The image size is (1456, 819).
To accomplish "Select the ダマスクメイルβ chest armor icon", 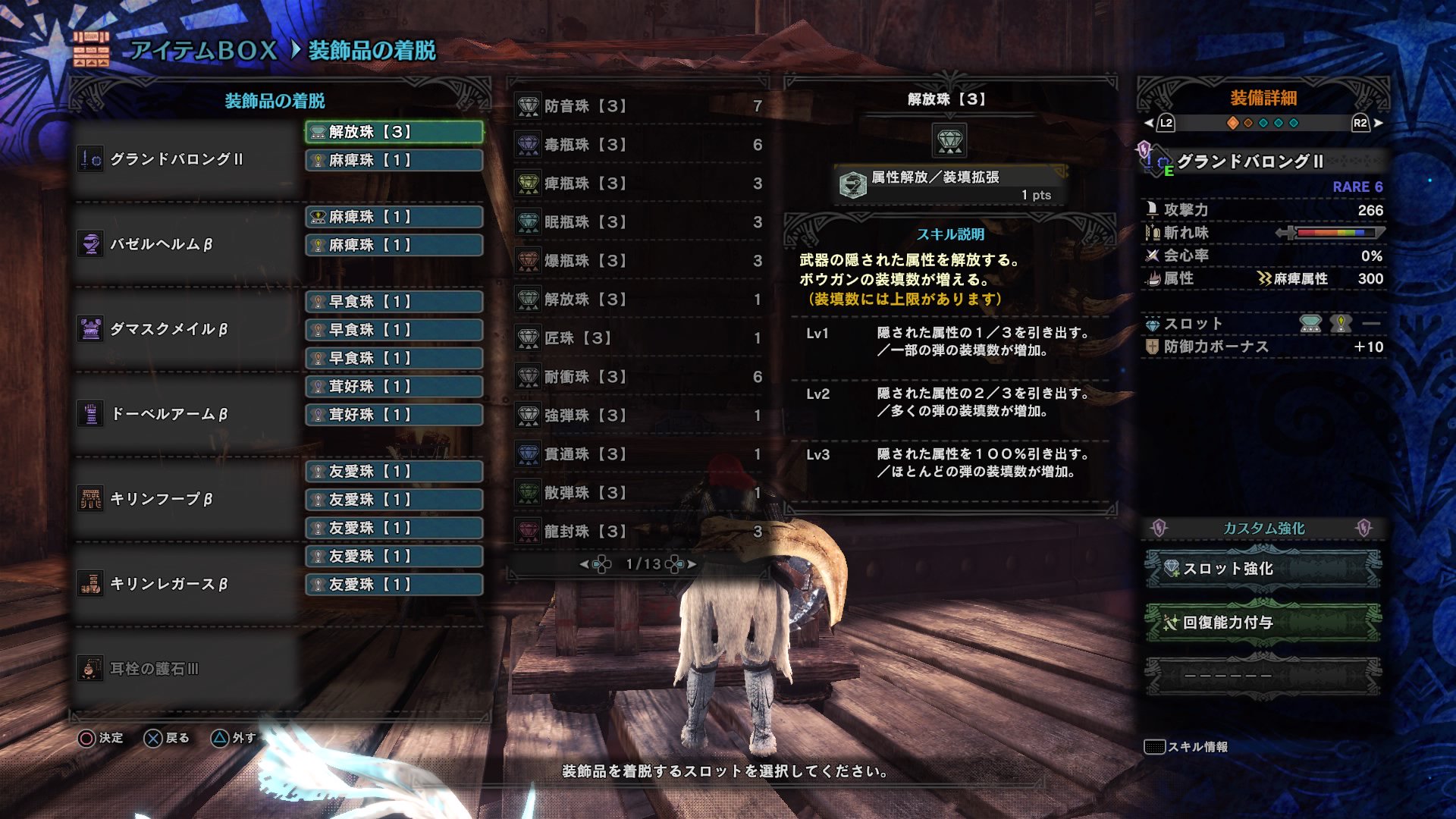I will (x=89, y=331).
